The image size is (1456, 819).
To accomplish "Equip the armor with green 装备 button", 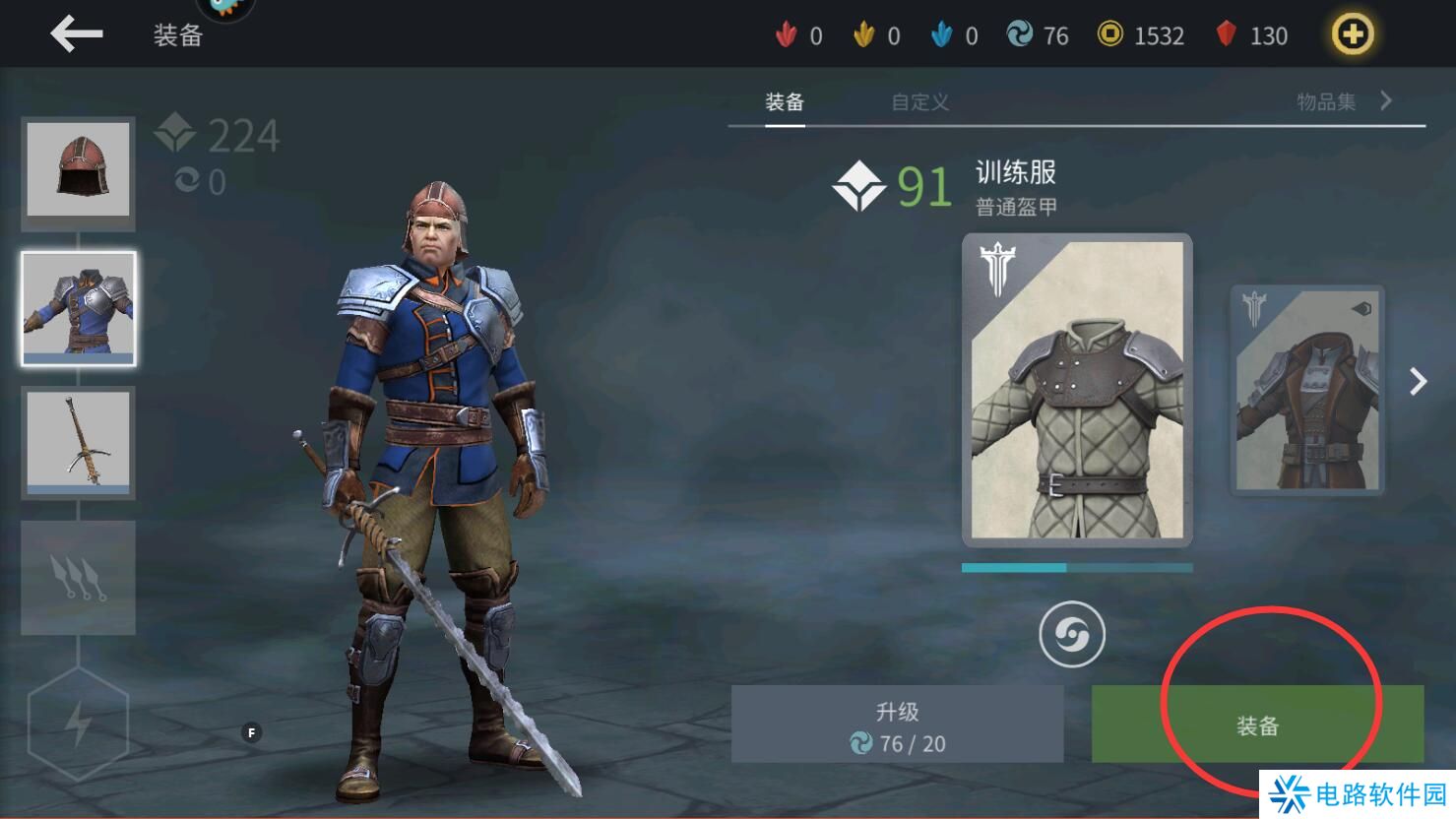I will pos(1257,724).
